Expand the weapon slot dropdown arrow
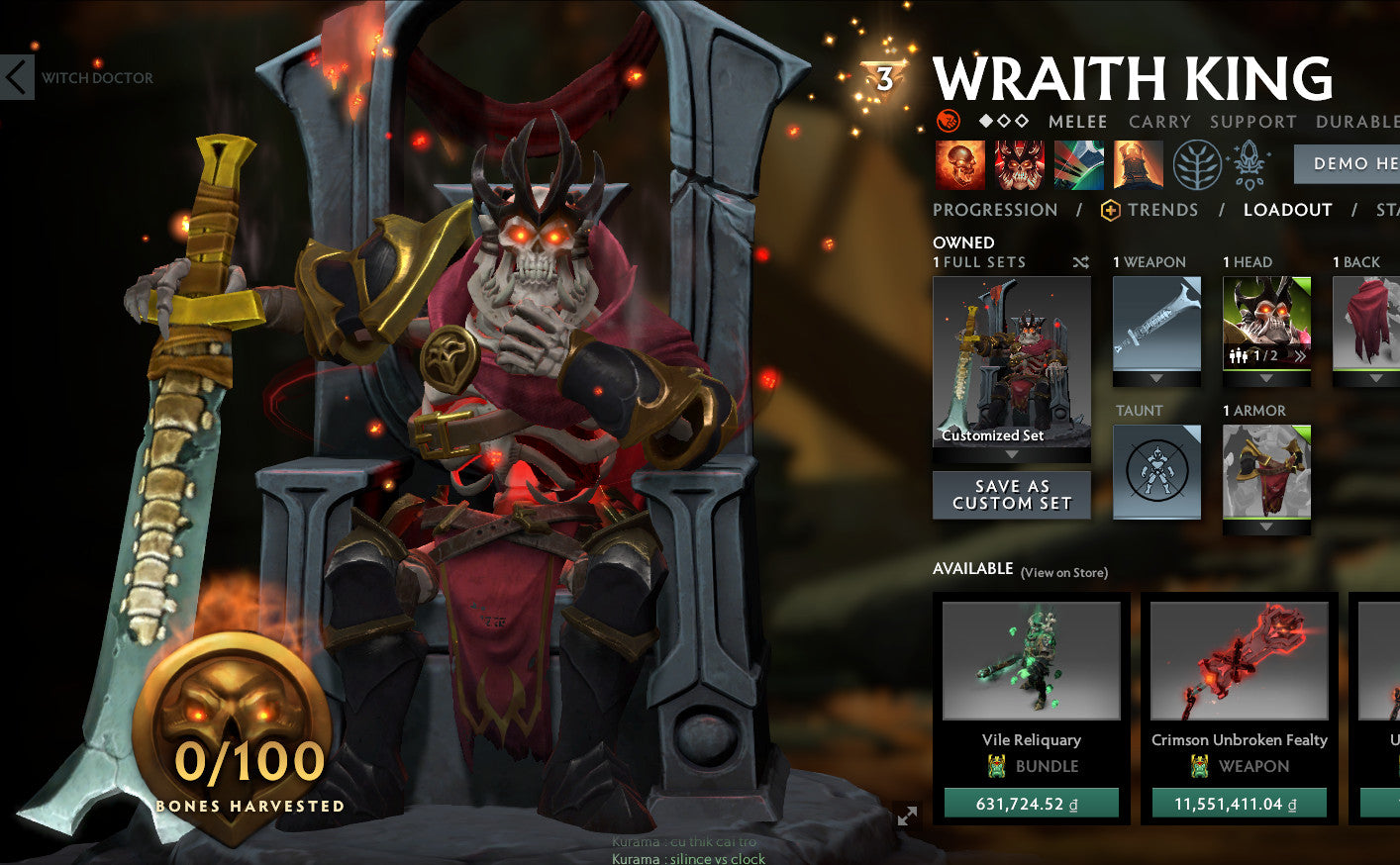Viewport: 1400px width, 865px height. pyautogui.click(x=1155, y=379)
